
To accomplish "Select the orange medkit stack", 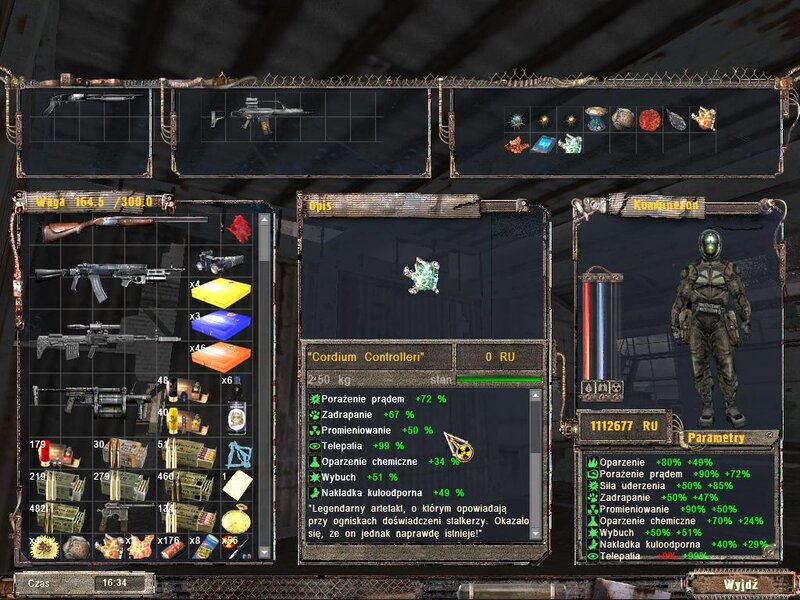I will click(221, 356).
